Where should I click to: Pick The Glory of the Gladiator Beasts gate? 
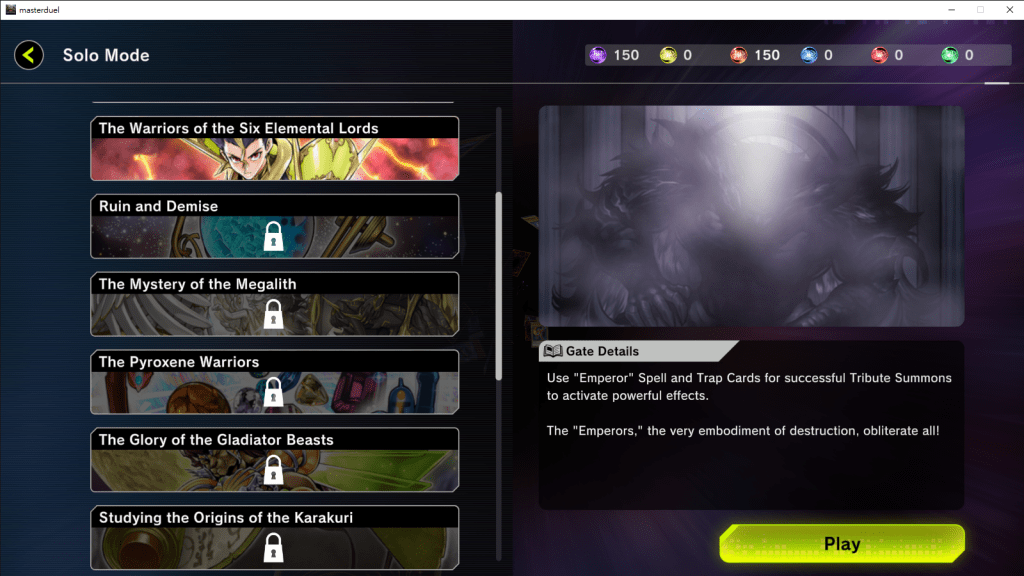coord(275,461)
